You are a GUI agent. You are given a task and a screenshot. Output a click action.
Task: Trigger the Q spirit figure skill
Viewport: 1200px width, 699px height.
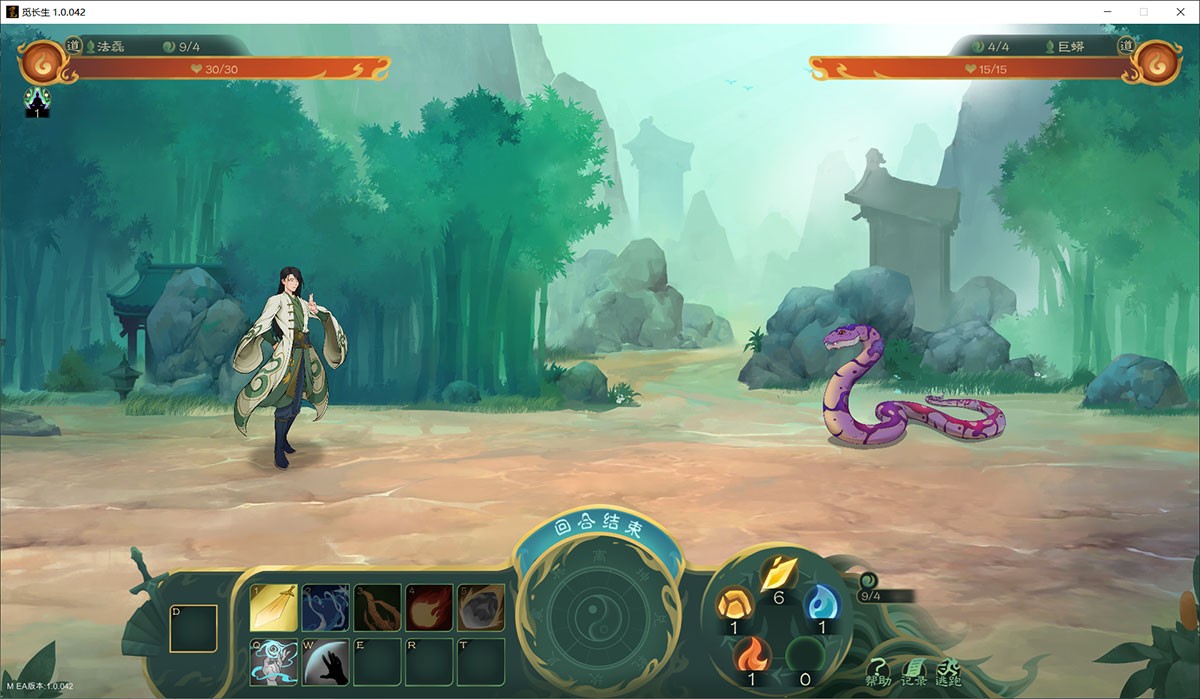coord(273,662)
